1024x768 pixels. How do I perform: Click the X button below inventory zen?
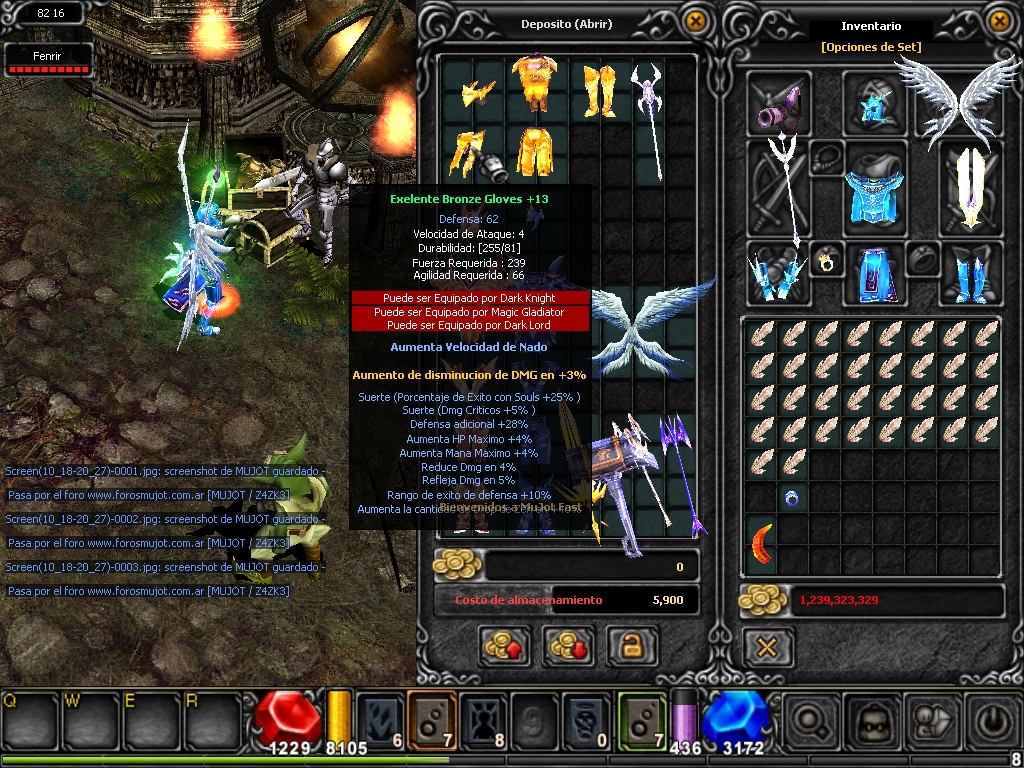point(767,647)
